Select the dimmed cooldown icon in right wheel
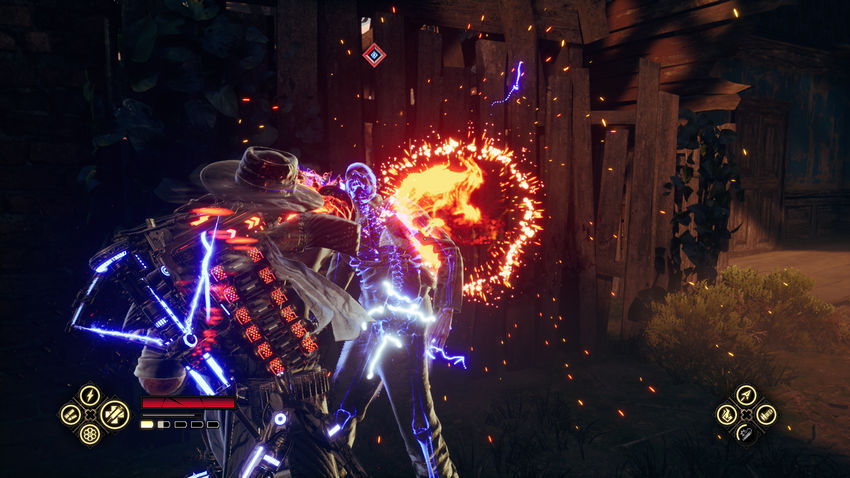 coord(746,433)
